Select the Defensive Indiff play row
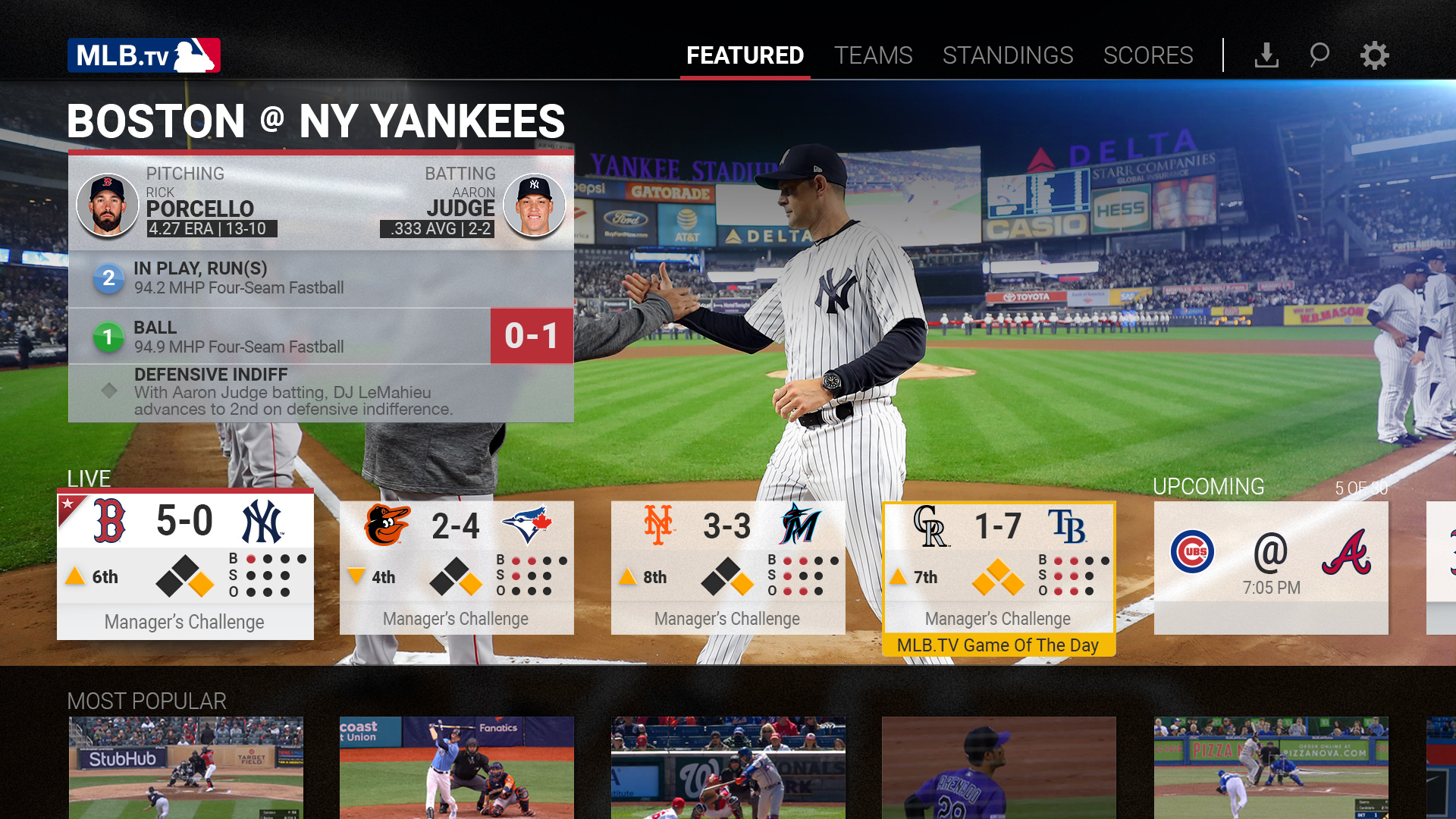This screenshot has height=819, width=1456. pyautogui.click(x=321, y=392)
